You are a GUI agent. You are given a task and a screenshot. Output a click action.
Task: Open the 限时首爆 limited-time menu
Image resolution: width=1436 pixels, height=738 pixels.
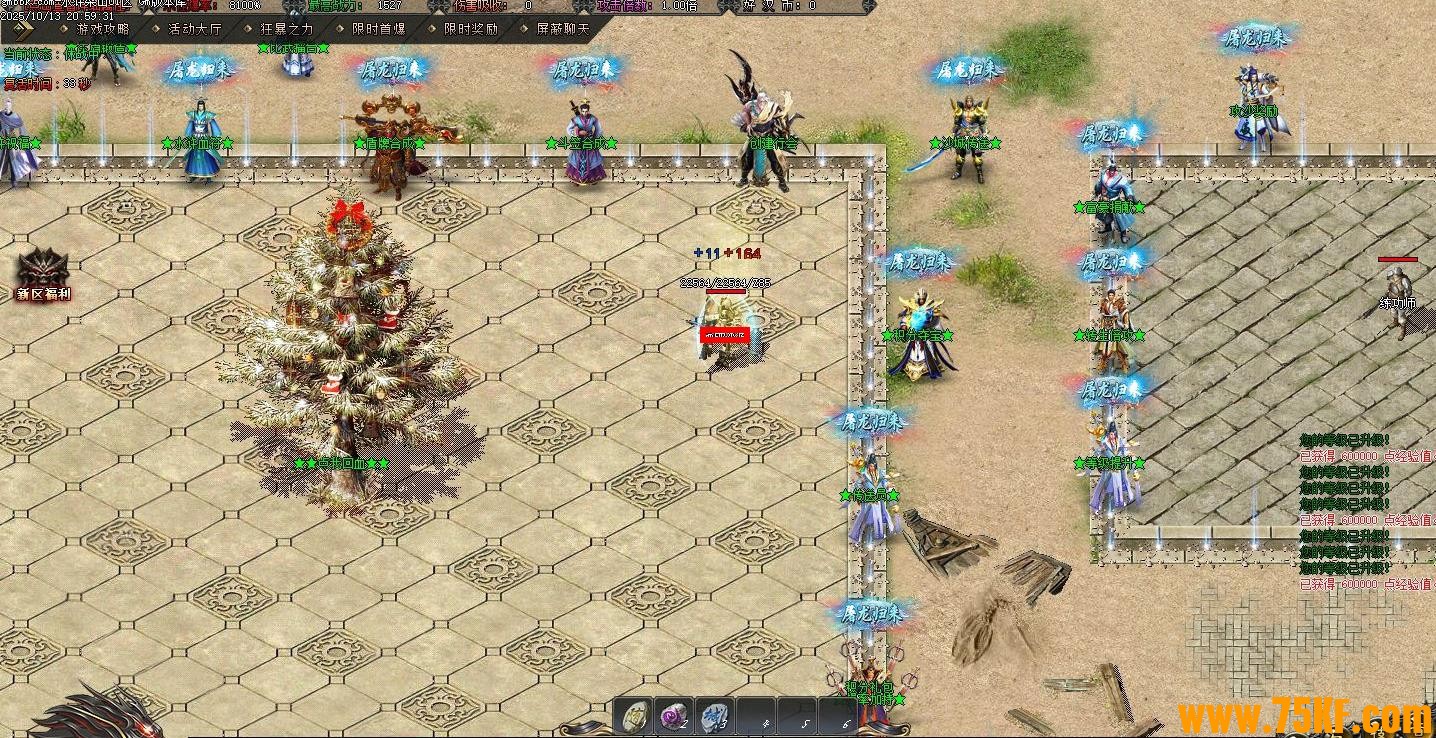378,29
